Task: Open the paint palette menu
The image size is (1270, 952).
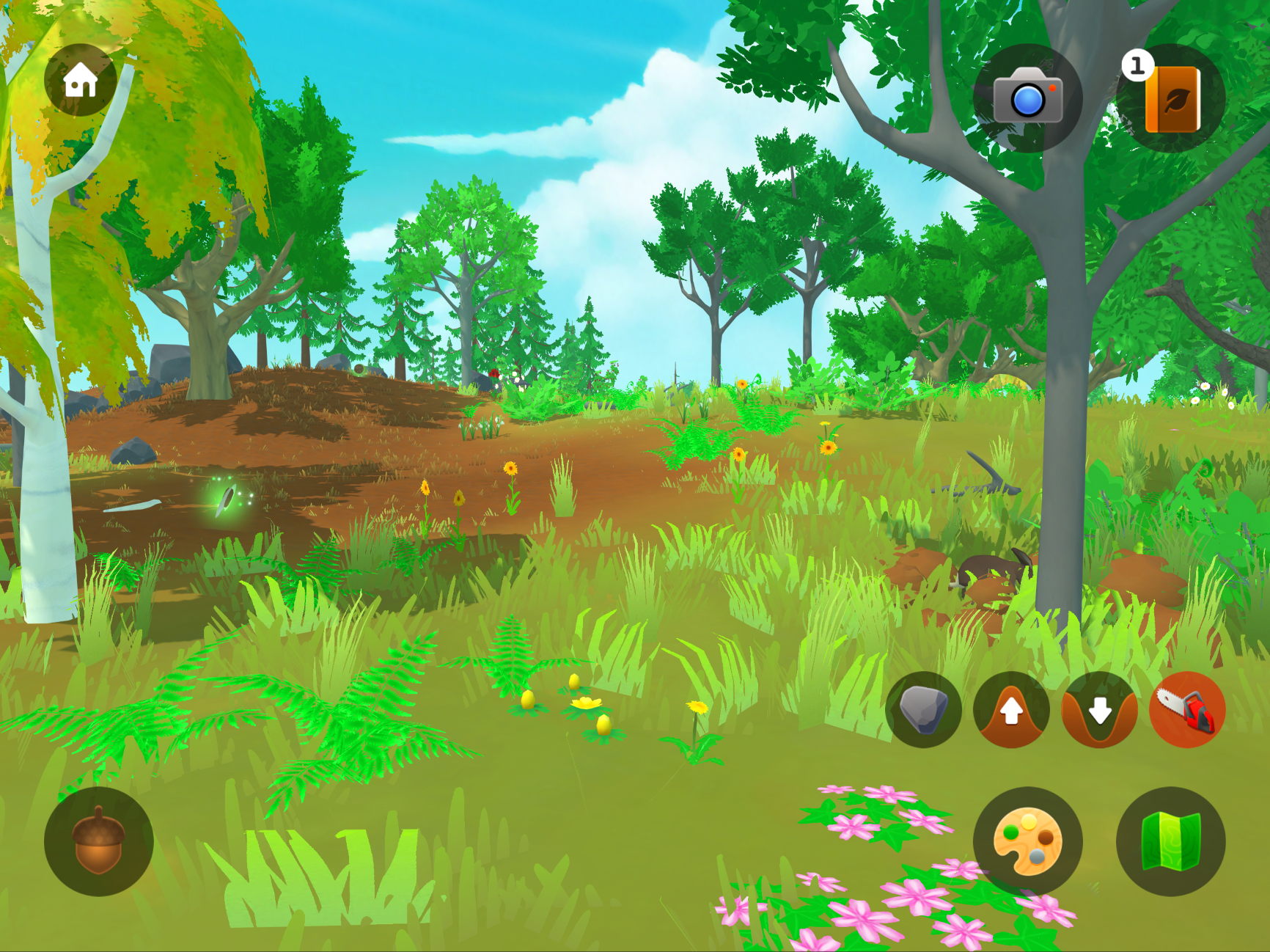Action: tap(1027, 841)
